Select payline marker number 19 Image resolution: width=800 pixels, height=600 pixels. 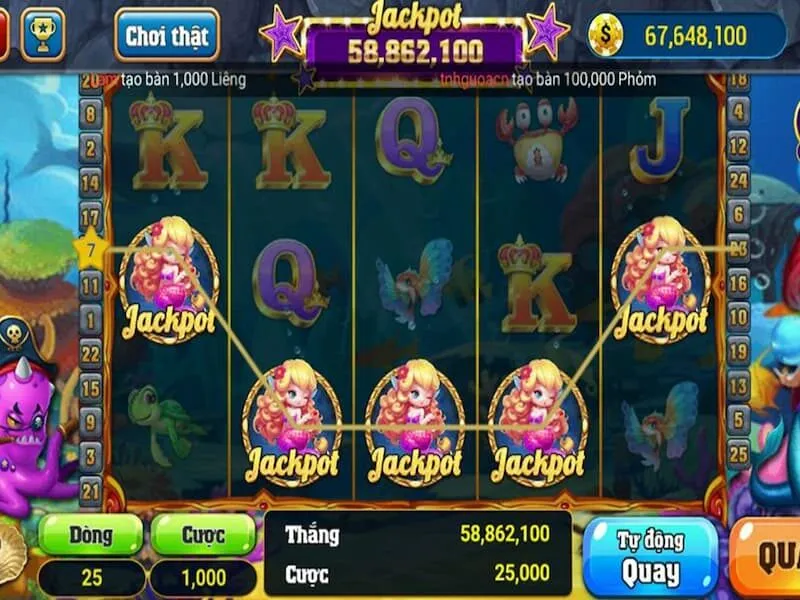(x=738, y=350)
